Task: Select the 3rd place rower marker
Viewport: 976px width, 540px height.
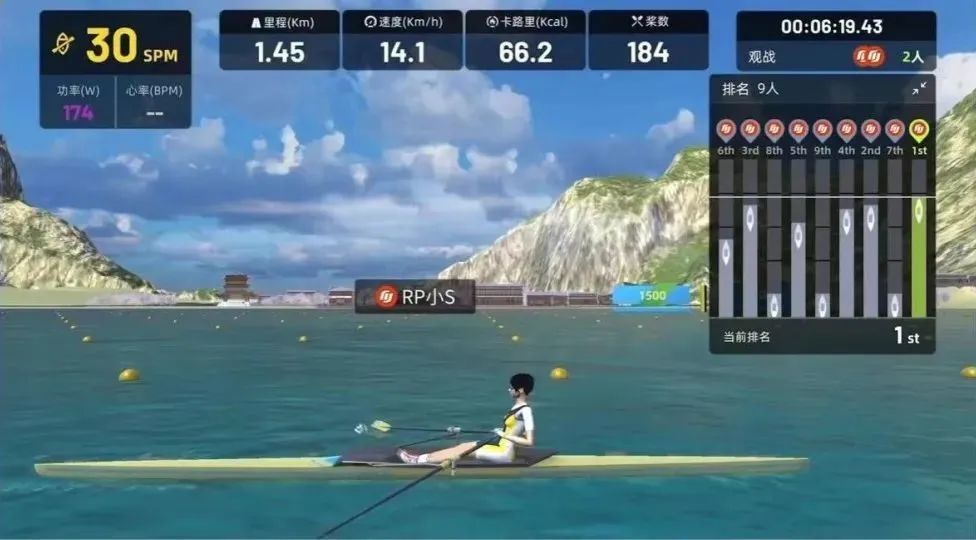Action: point(750,130)
